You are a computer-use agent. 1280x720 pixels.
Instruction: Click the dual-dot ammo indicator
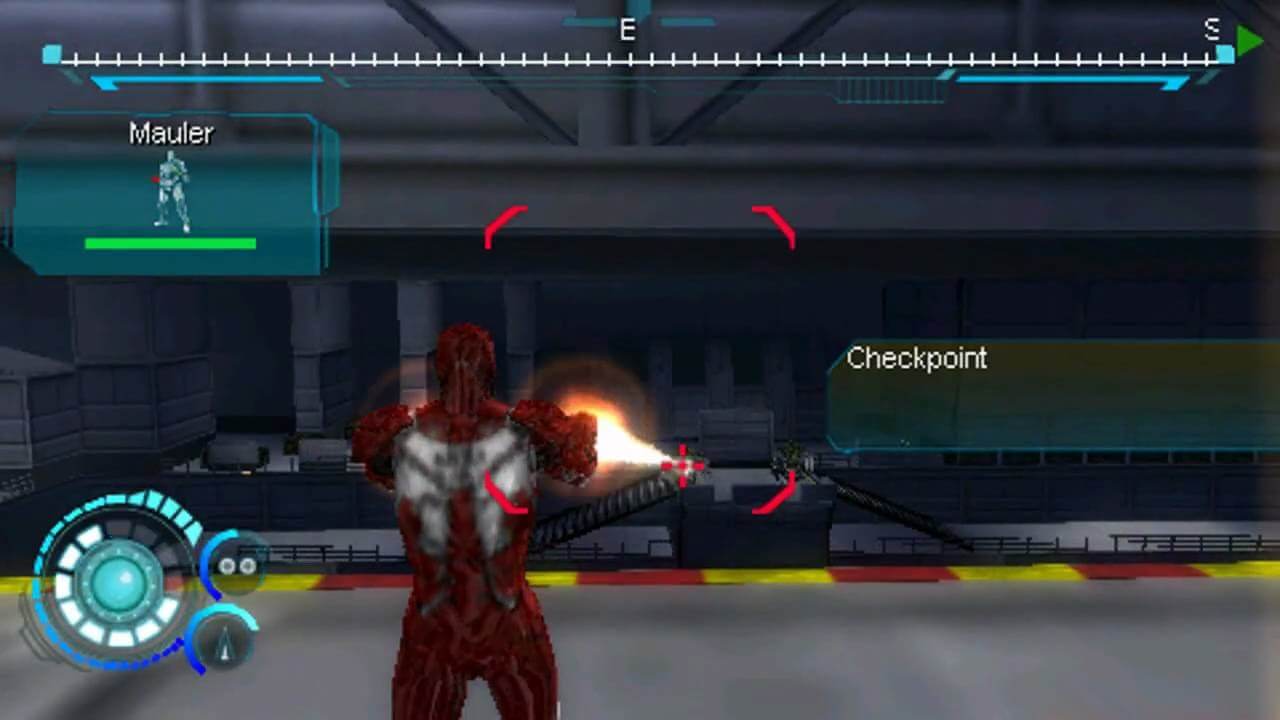tap(236, 566)
